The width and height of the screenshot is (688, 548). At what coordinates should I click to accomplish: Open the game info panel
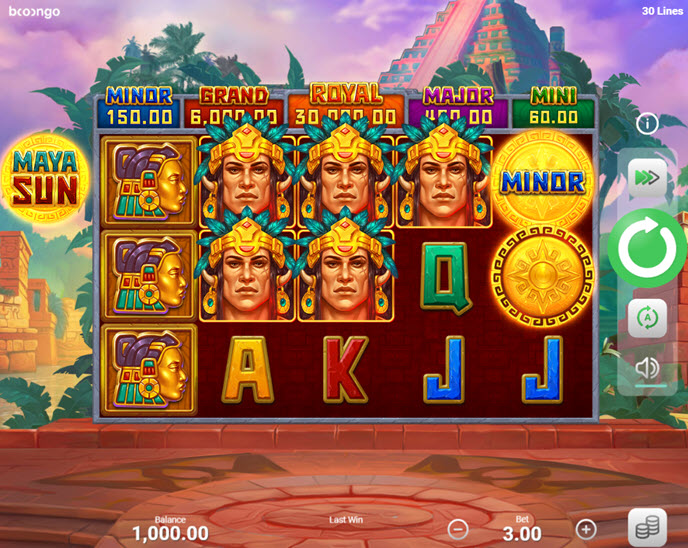(647, 124)
